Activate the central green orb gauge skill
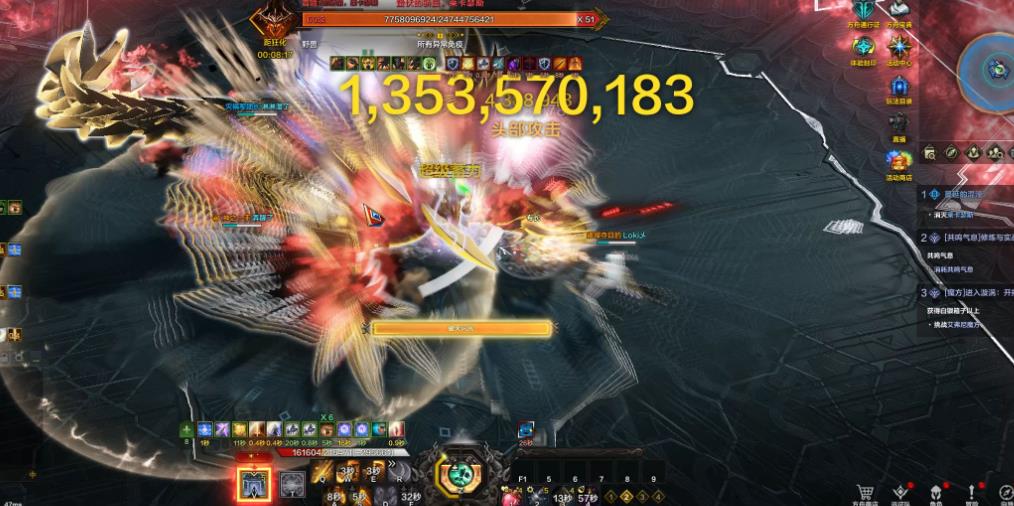The width and height of the screenshot is (1014, 506). 462,475
